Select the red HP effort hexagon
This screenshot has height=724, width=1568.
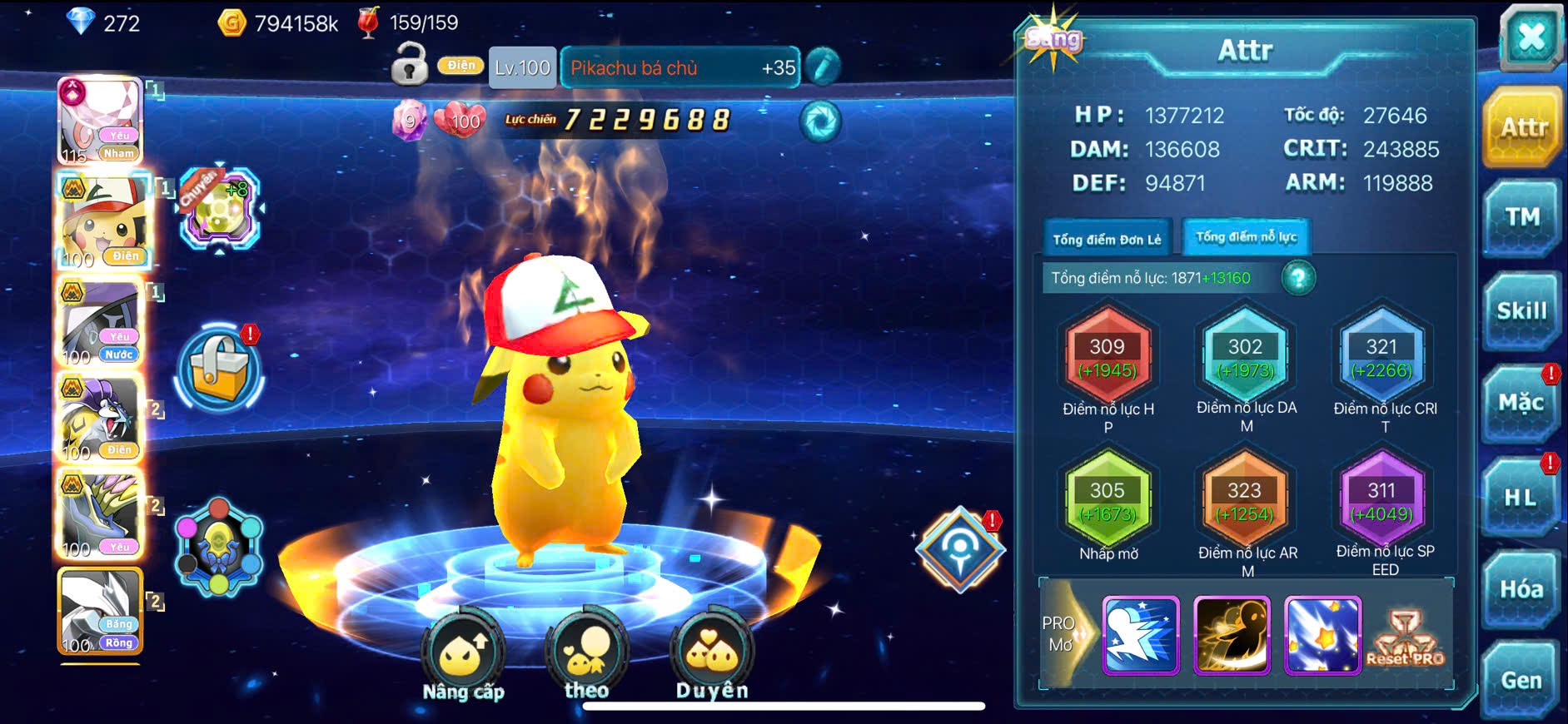click(1108, 358)
